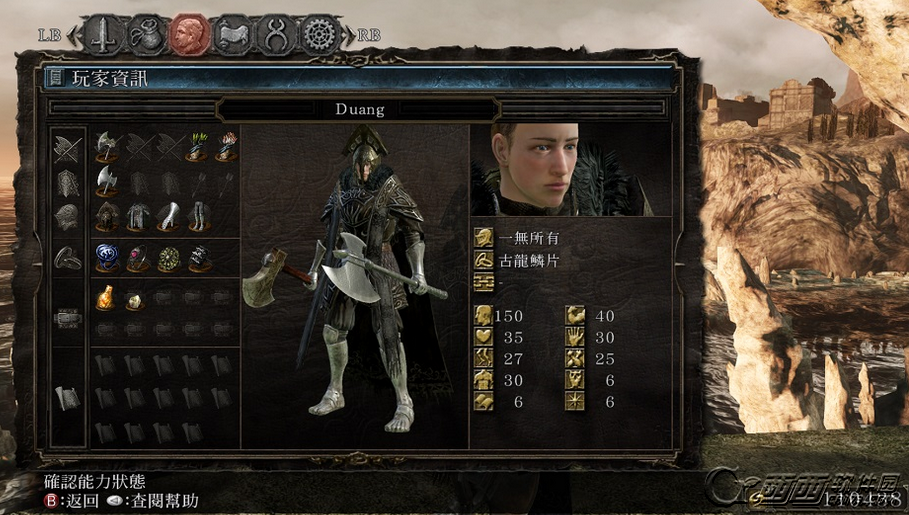This screenshot has height=515, width=909.
Task: Switch to the gesture figure tab
Action: click(275, 35)
